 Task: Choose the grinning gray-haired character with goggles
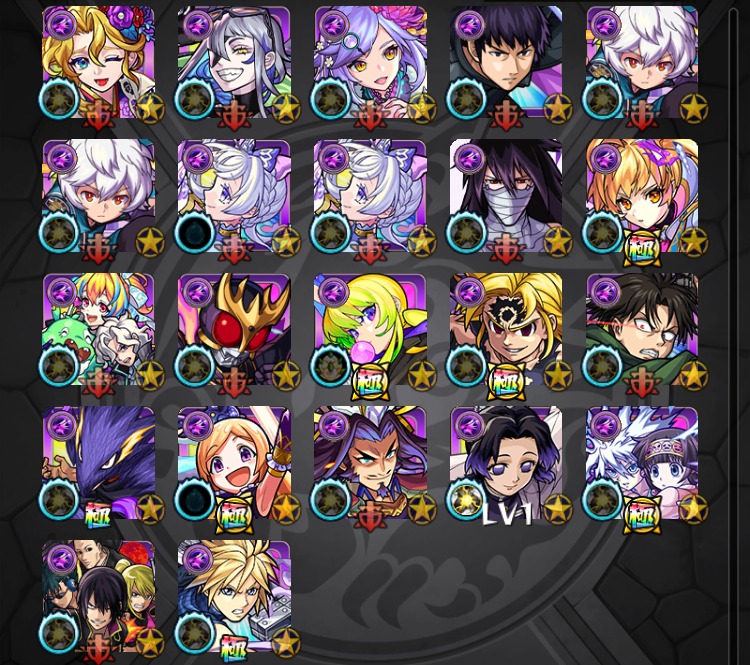click(234, 62)
